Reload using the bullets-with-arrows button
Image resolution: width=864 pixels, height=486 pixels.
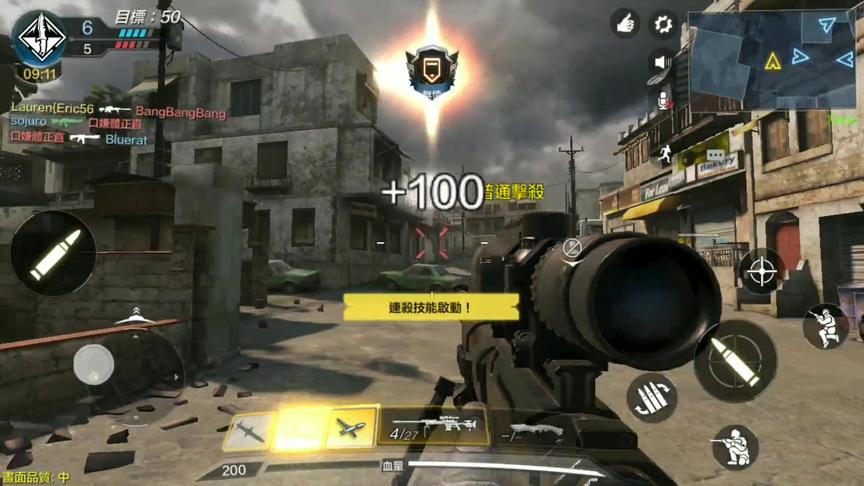pyautogui.click(x=651, y=397)
